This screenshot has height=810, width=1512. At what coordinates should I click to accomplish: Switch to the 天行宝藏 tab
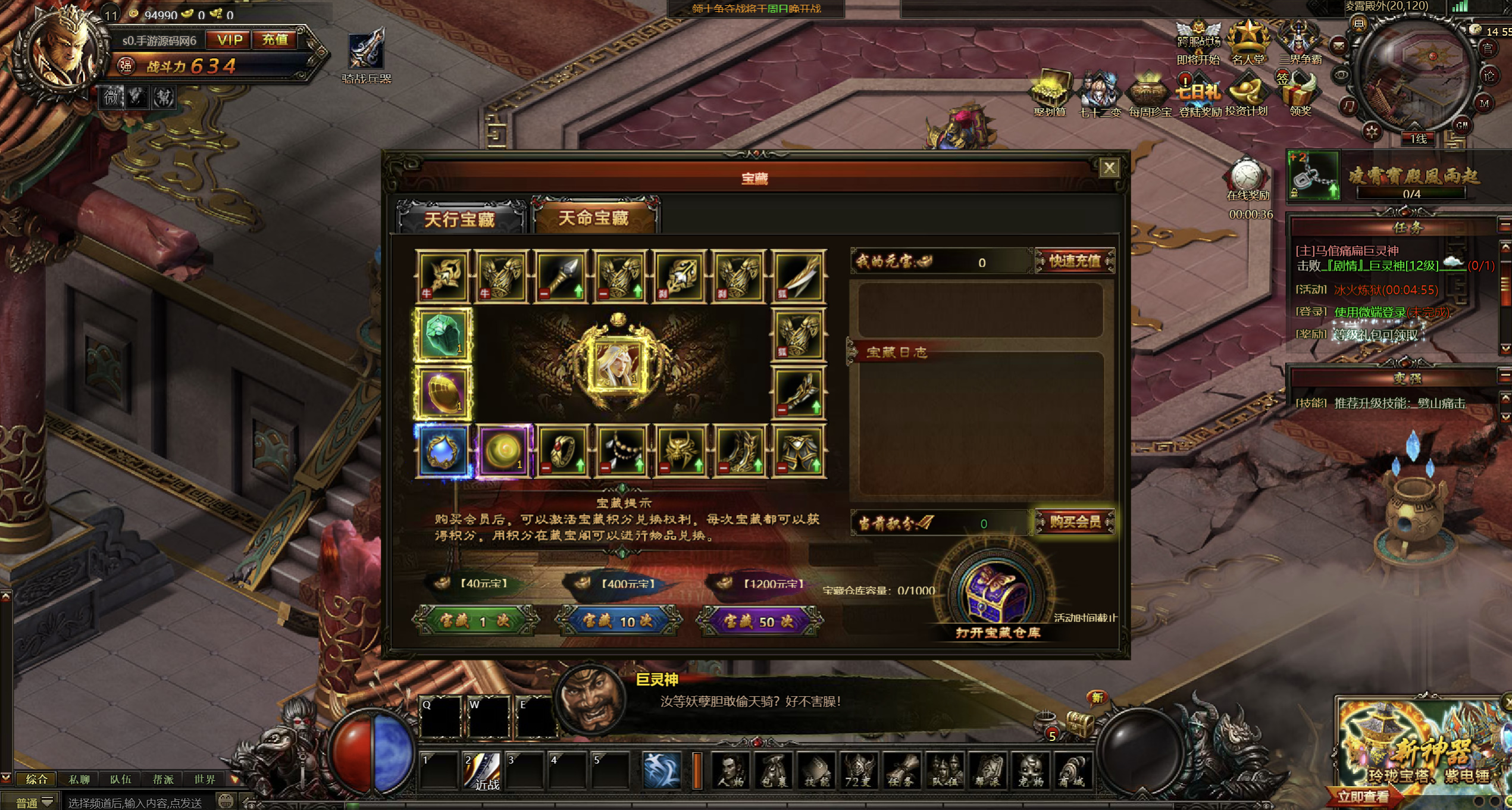(459, 219)
